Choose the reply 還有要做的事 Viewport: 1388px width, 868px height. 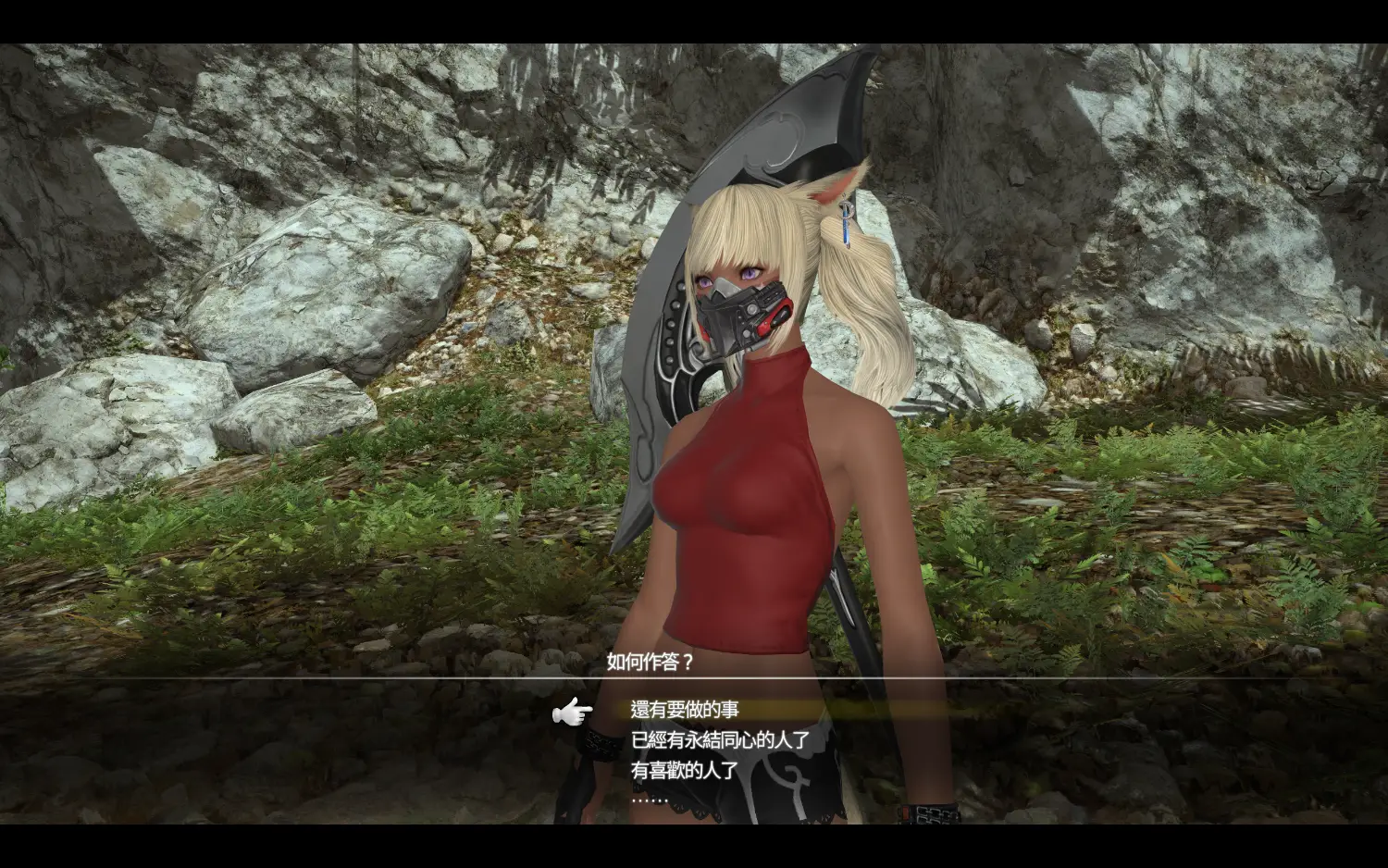click(x=685, y=710)
